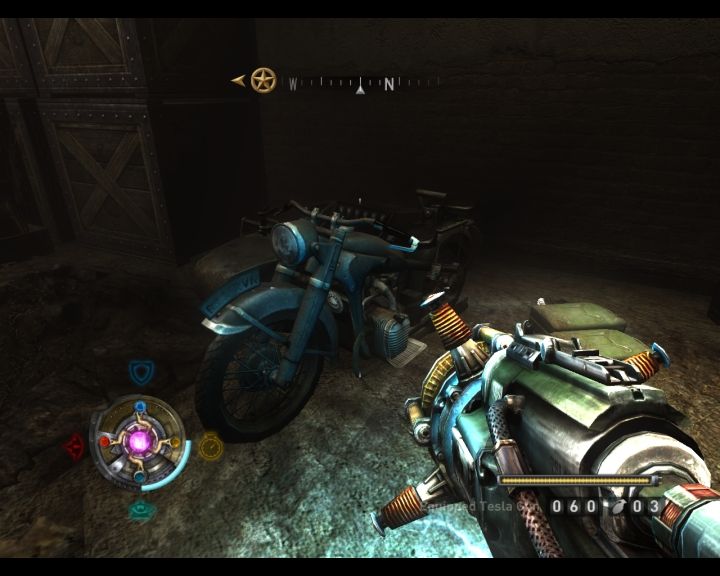720x576 pixels.
Task: Activate the teal eye Veil Sight icon
Action: click(142, 510)
